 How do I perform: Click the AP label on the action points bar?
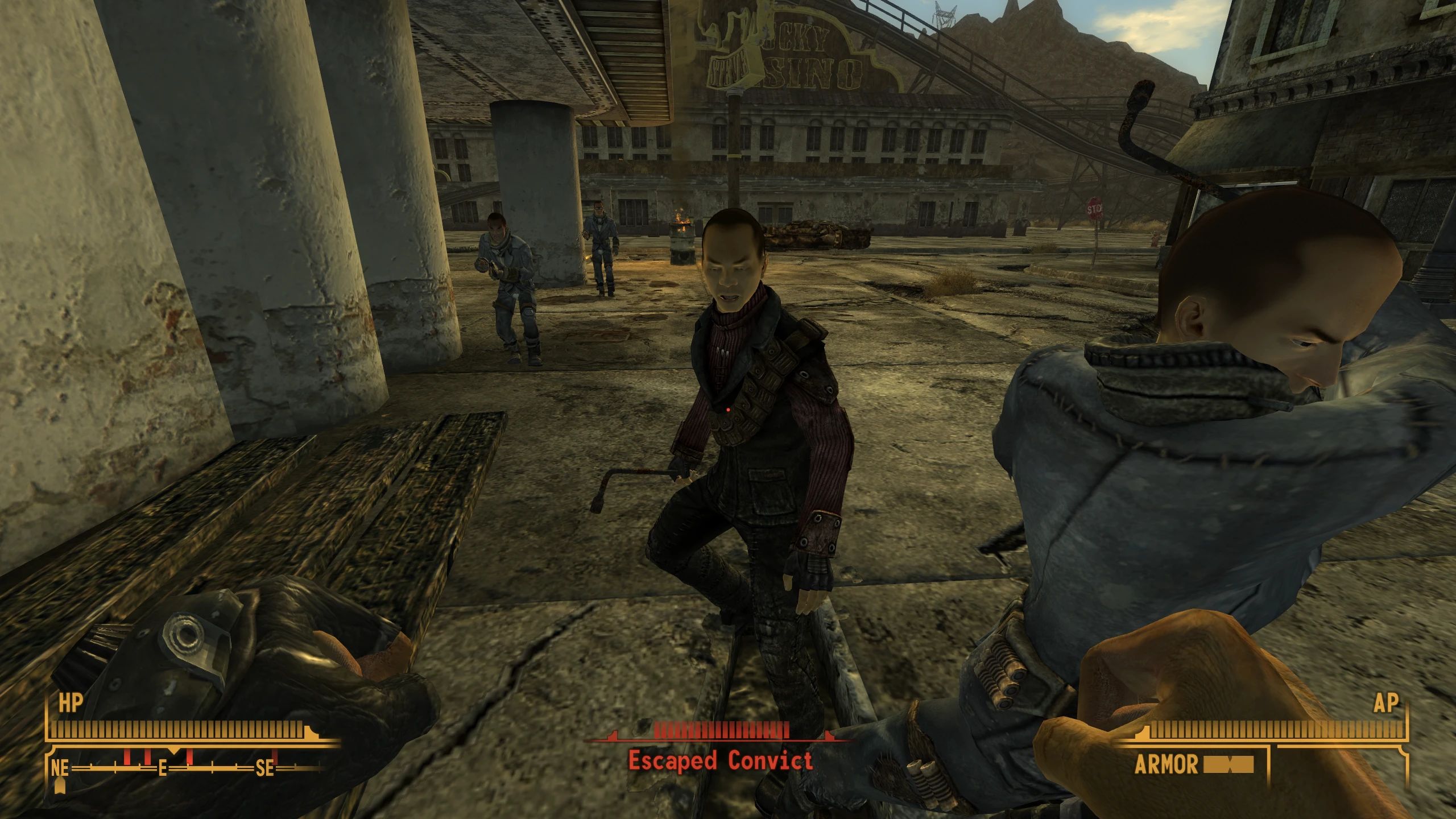point(1386,704)
